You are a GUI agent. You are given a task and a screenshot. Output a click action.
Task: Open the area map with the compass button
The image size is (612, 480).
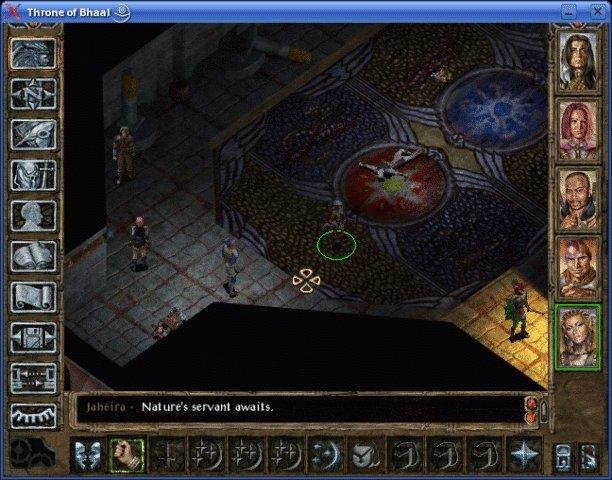32,93
